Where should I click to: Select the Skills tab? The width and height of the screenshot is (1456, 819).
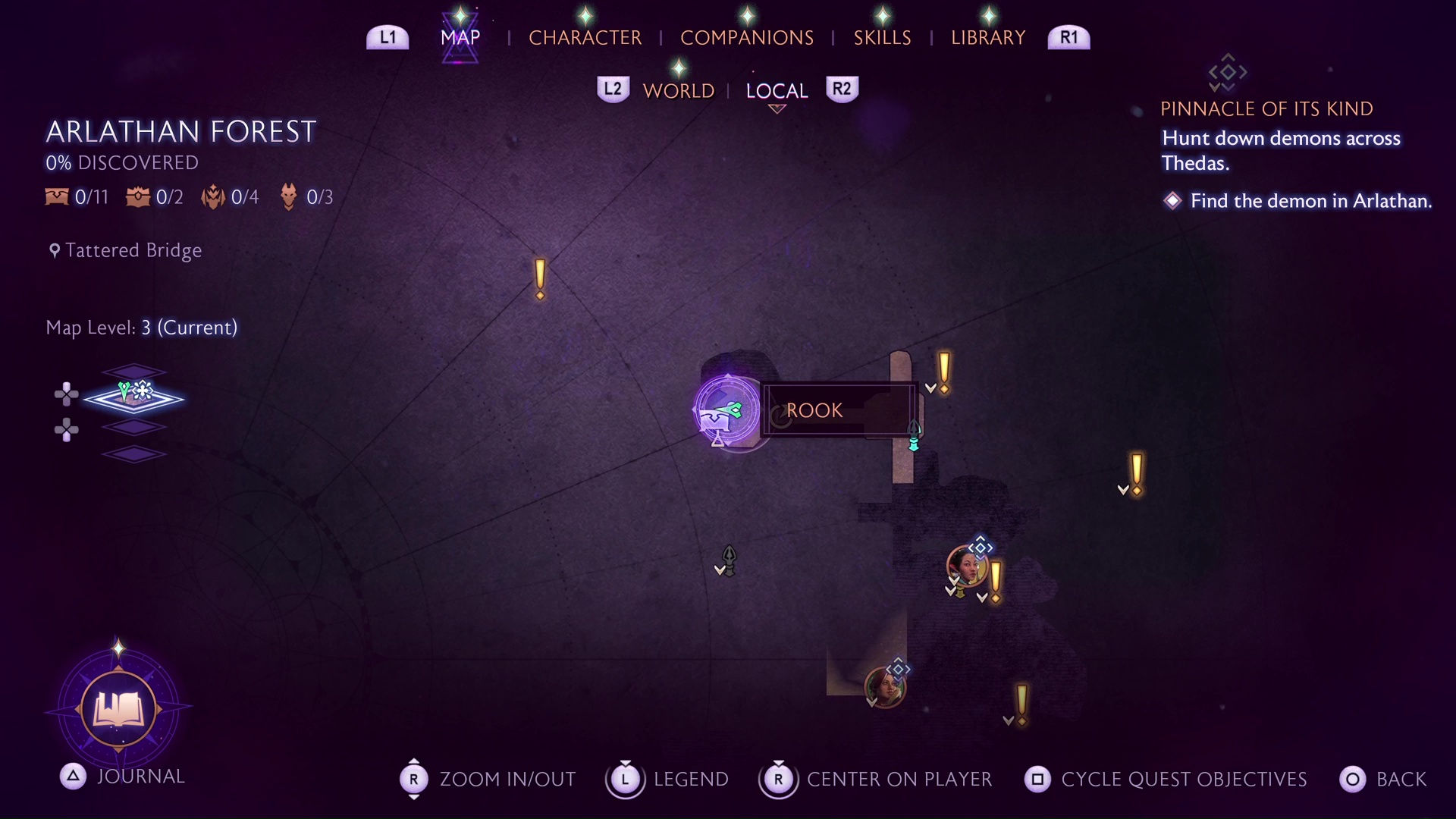coord(882,37)
